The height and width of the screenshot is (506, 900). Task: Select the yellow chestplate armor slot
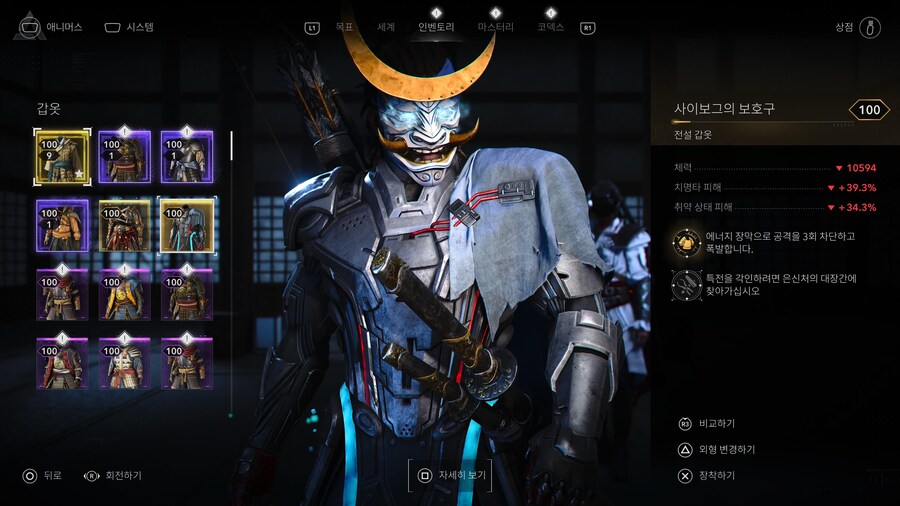pyautogui.click(x=125, y=294)
